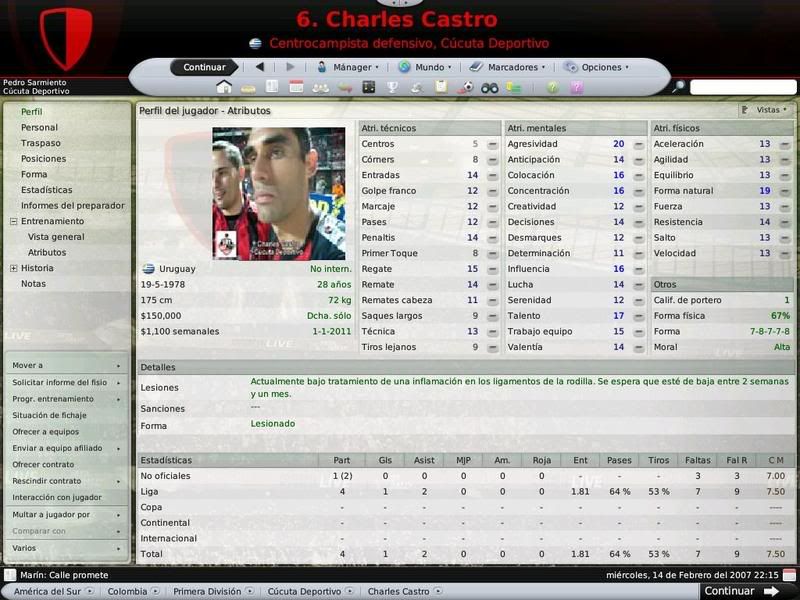Open the Mánager dropdown menu
Screen dimensions: 800x600
(347, 67)
